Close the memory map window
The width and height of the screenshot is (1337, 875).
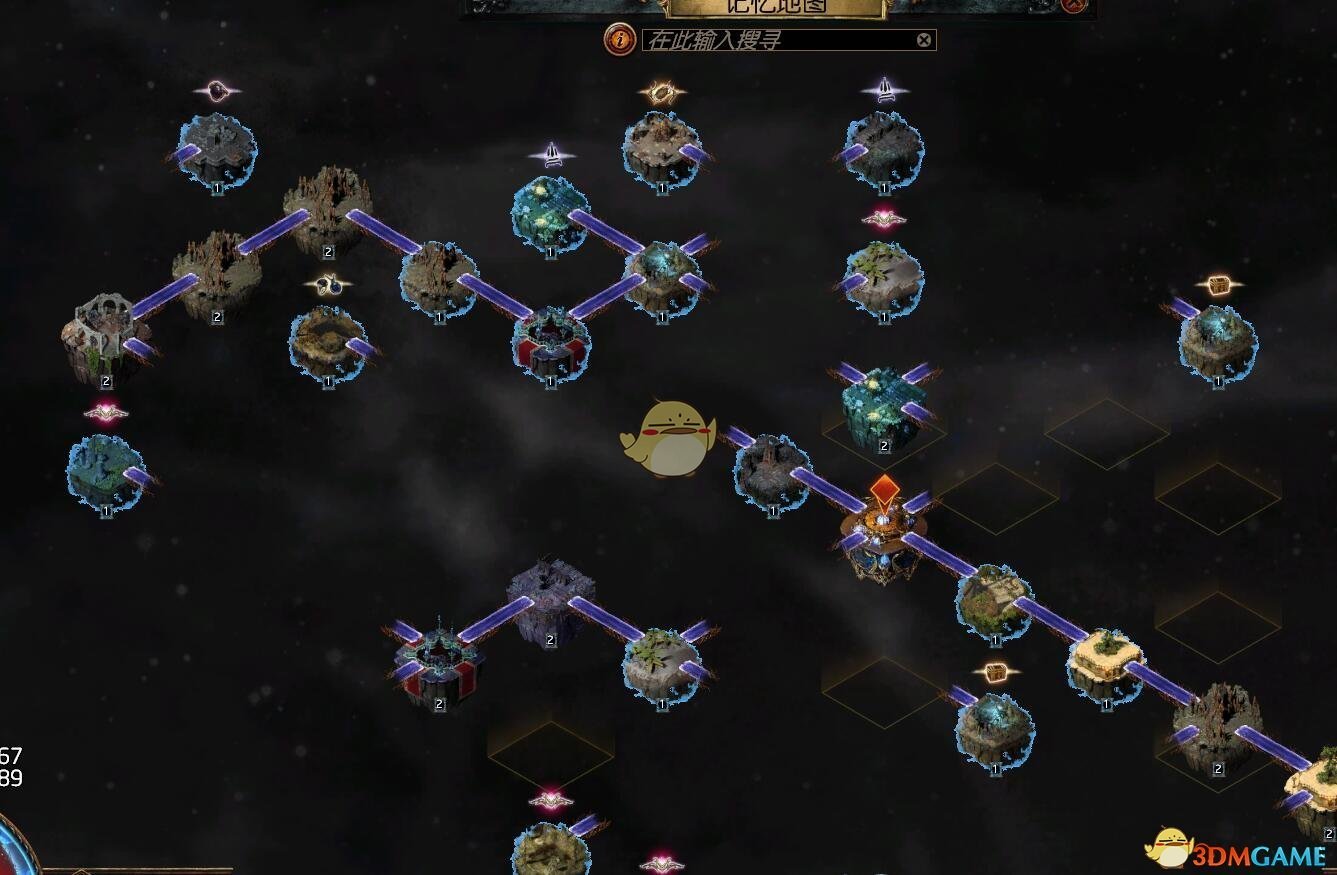point(1073,5)
